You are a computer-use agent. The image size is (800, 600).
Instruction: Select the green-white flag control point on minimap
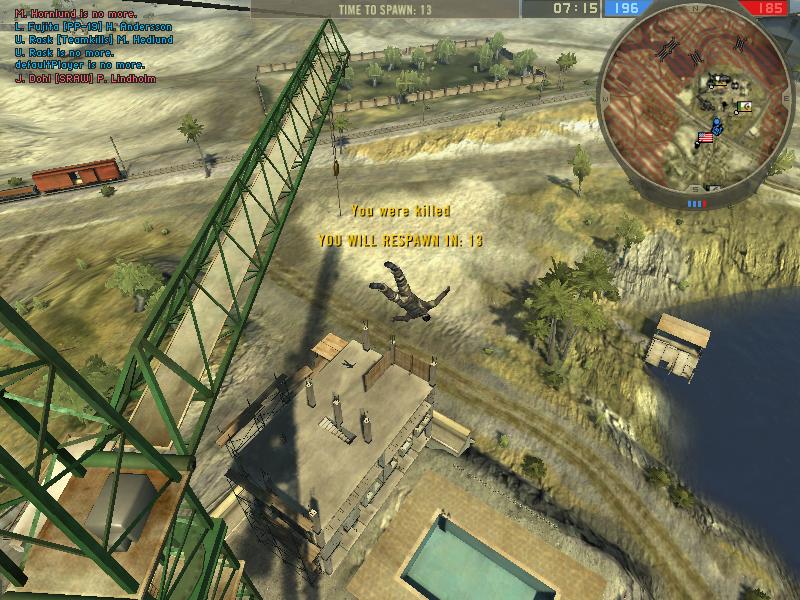coord(742,106)
